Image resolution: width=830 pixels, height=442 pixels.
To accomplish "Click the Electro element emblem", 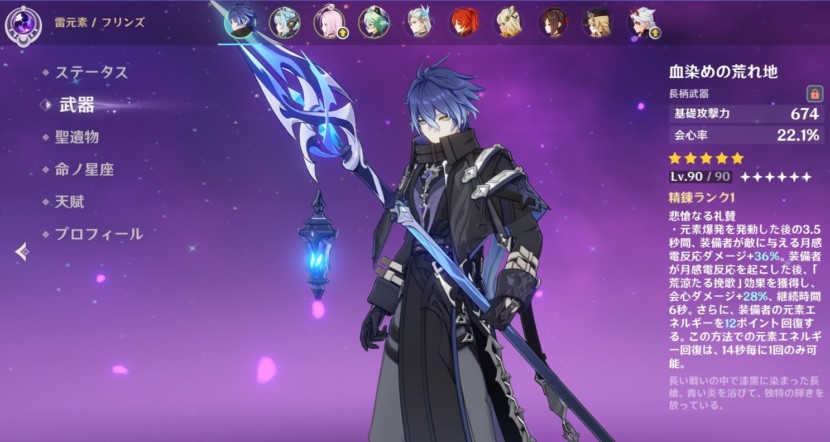I will [21, 21].
